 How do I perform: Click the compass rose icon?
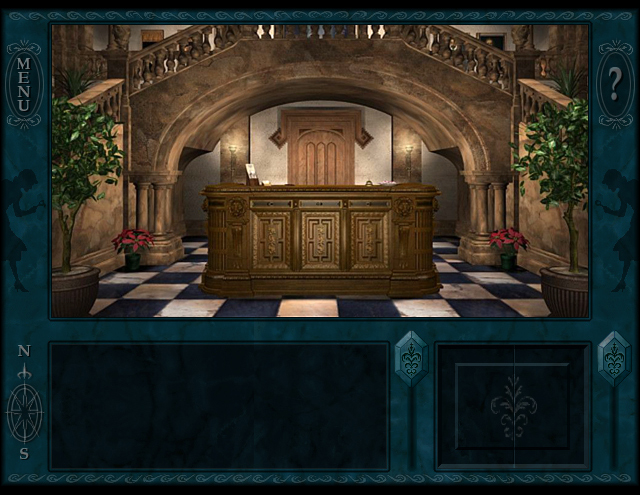tap(24, 408)
